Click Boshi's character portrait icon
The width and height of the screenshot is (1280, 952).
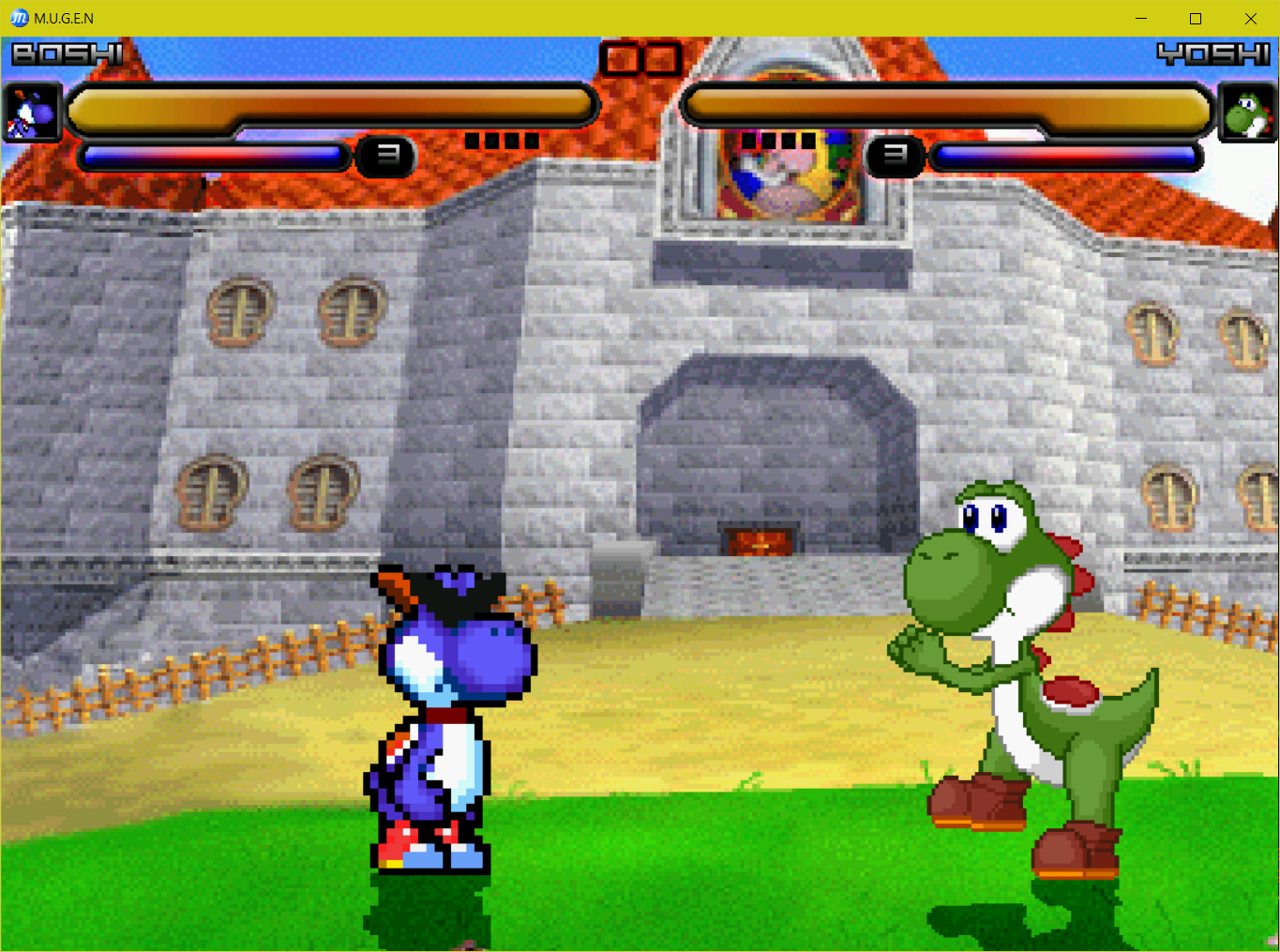33,112
